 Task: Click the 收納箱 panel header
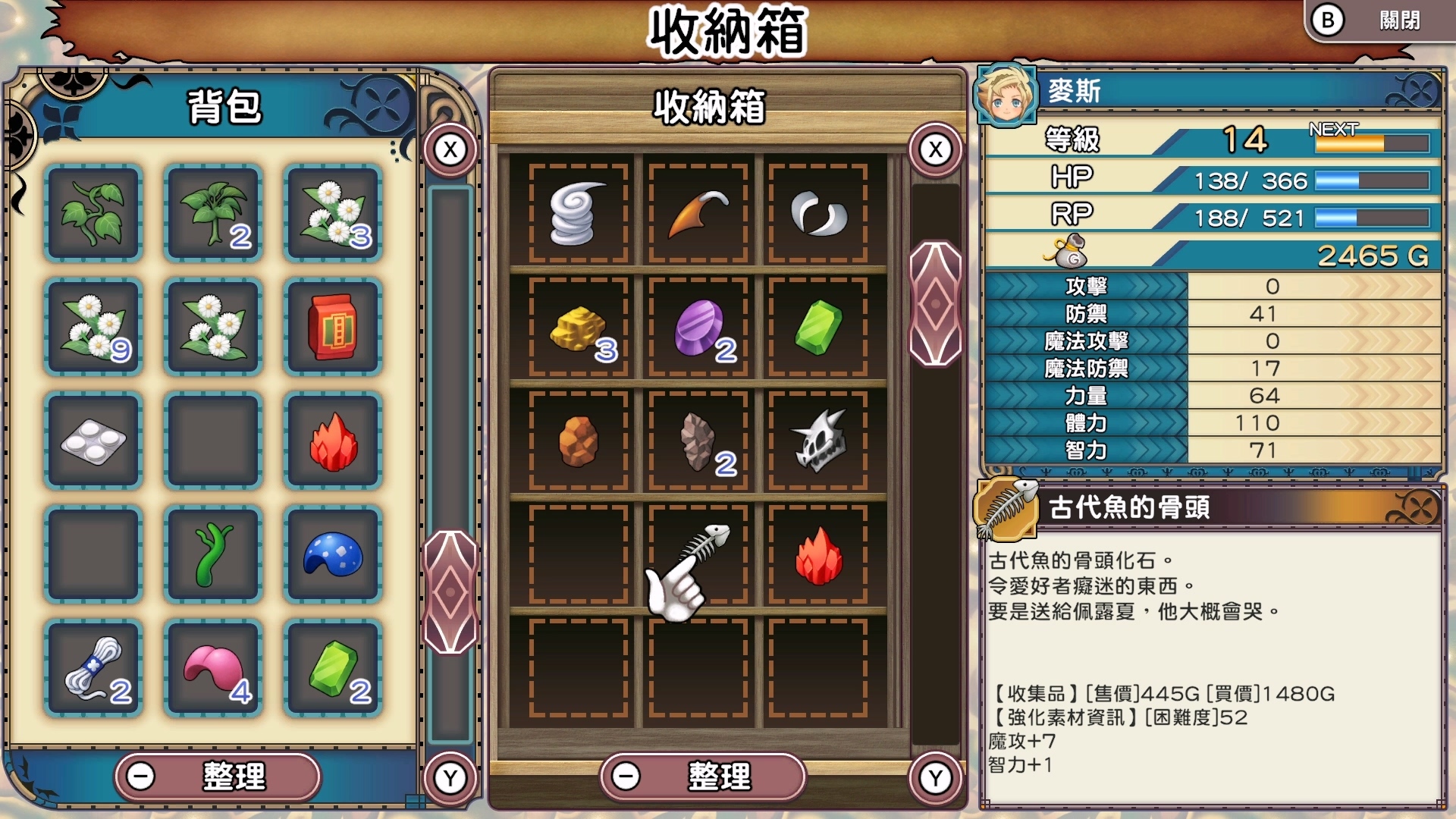[711, 108]
